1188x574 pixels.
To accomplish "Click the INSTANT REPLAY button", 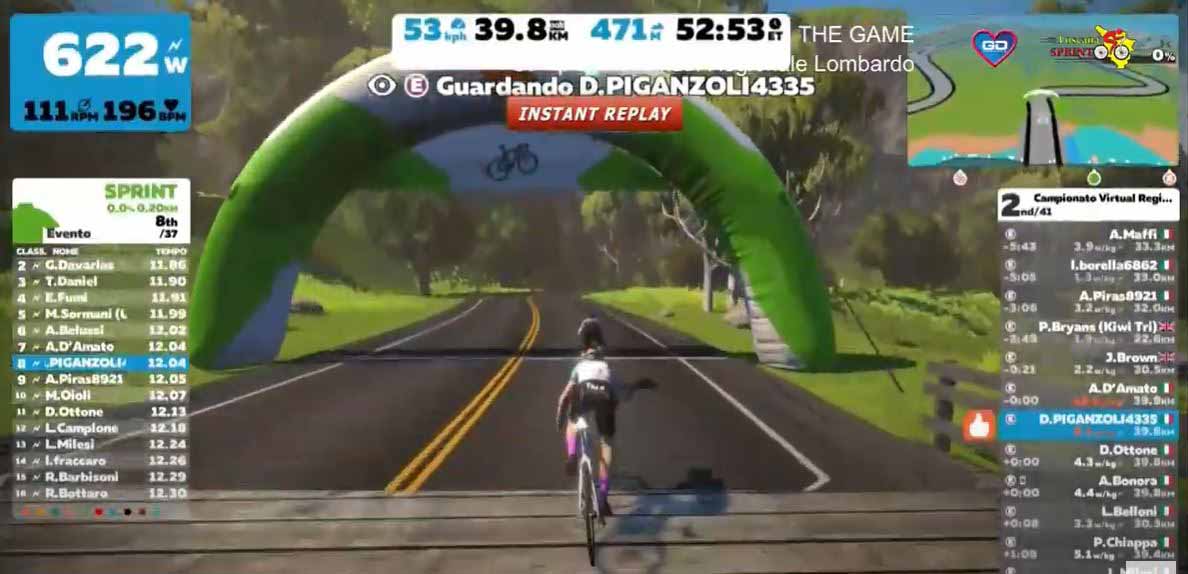I will 594,114.
